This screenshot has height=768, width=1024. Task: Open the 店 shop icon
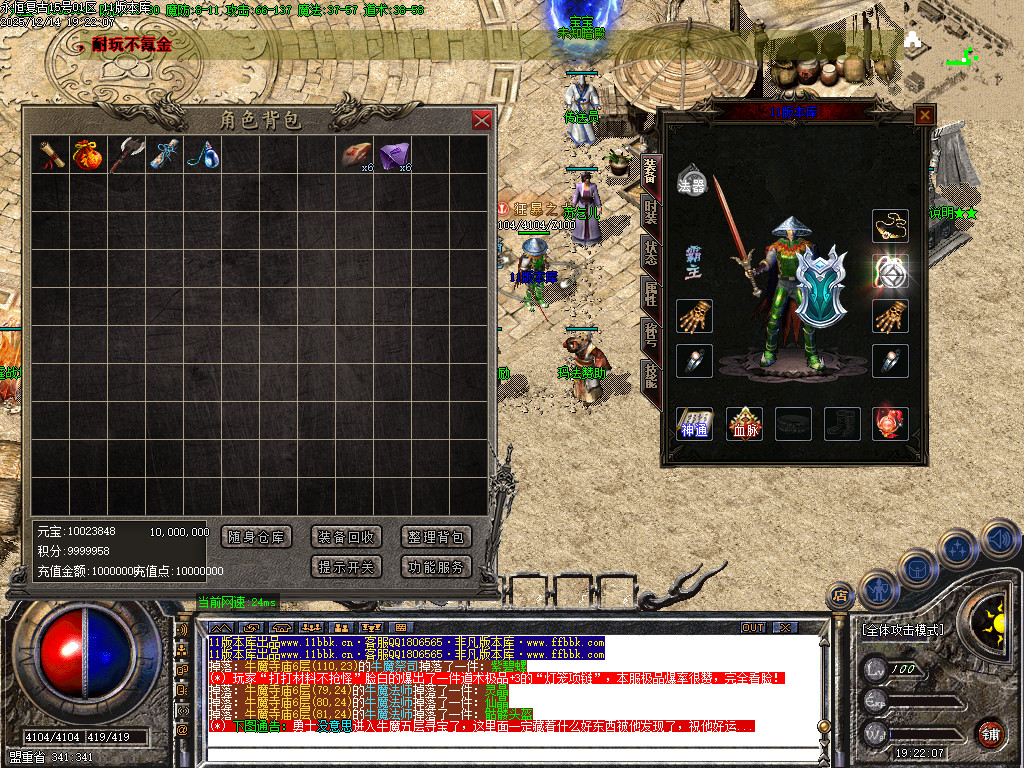tap(838, 597)
